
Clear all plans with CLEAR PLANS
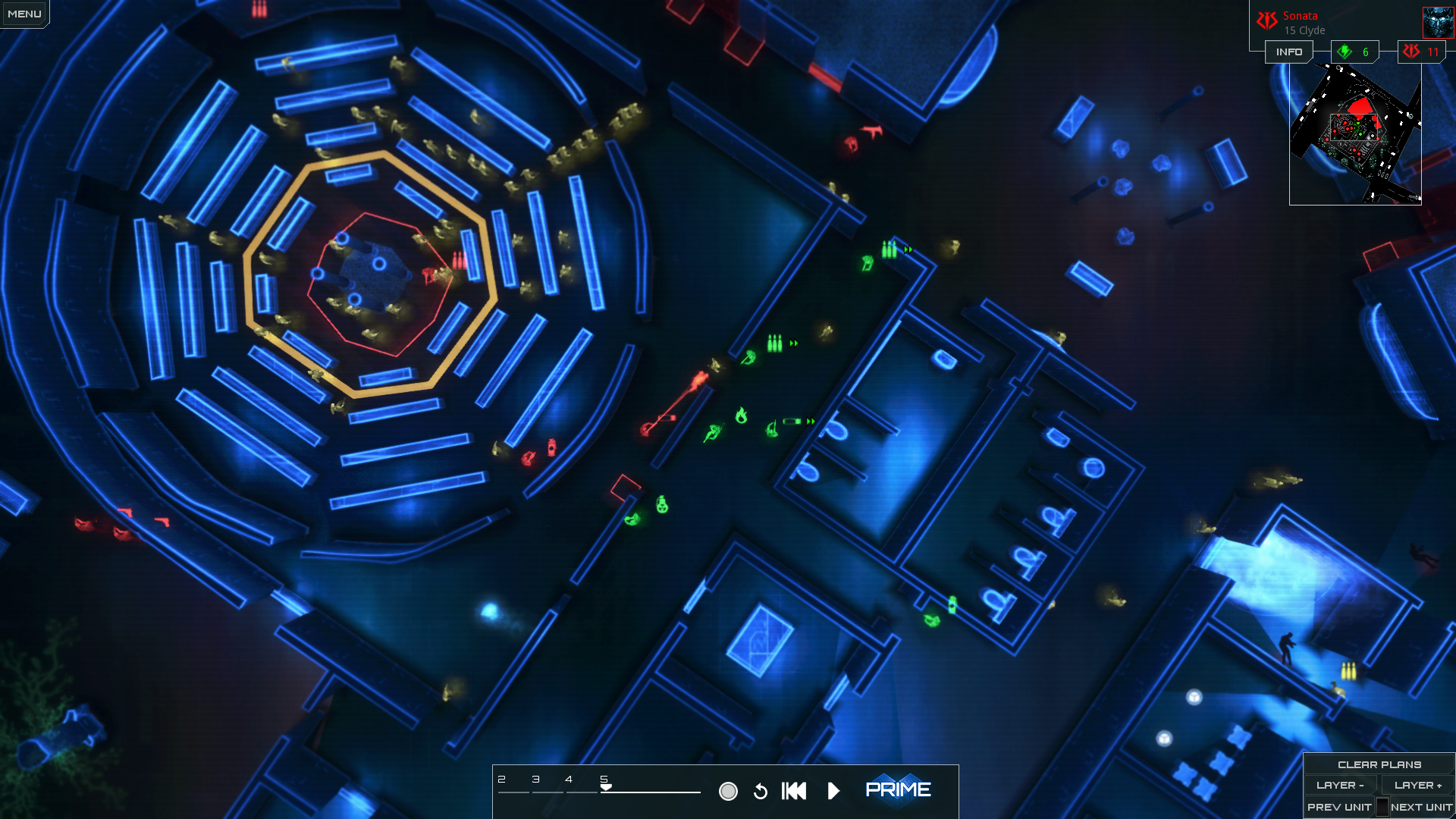1379,764
